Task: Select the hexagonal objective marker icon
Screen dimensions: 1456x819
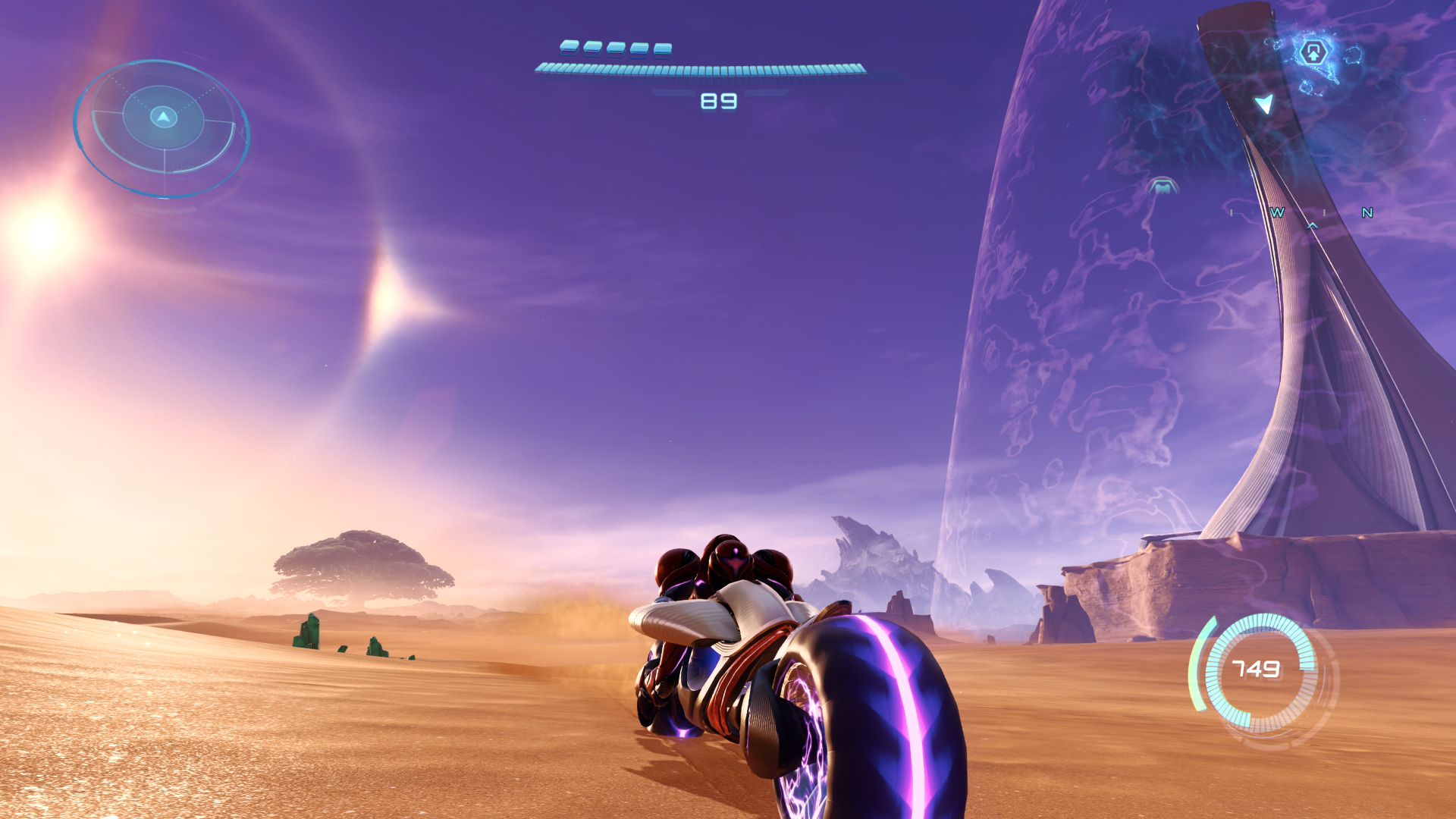Action: pos(1313,53)
